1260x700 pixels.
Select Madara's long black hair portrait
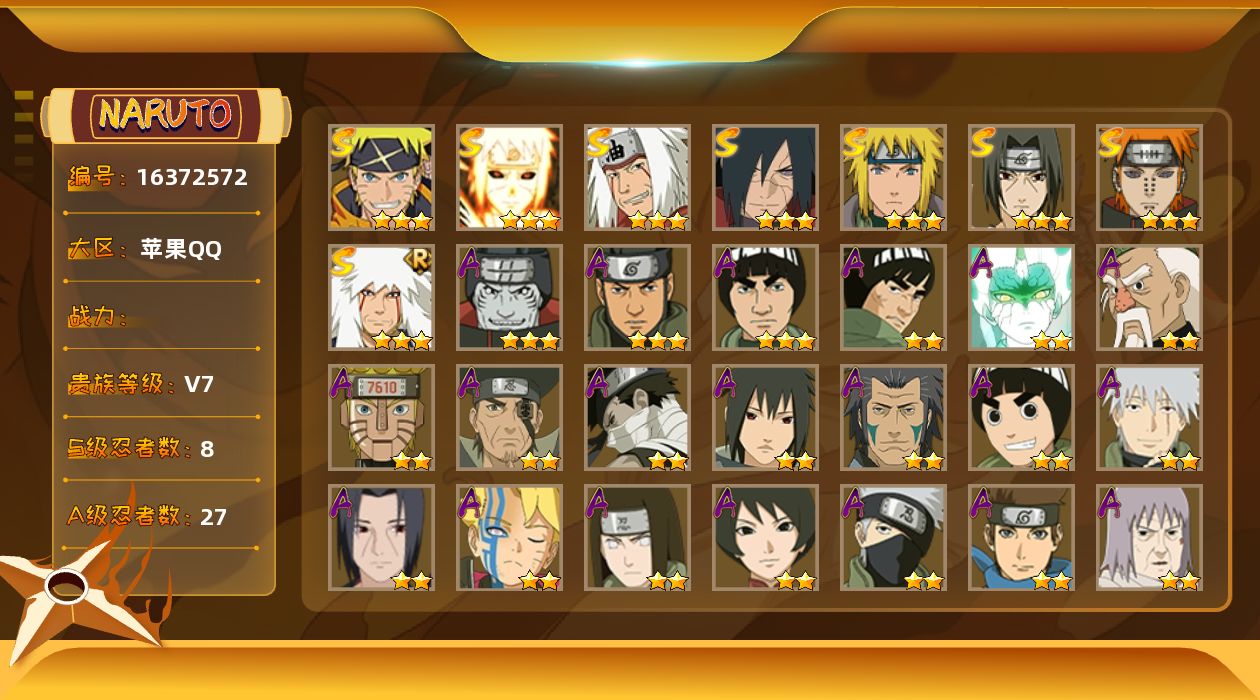(x=765, y=178)
